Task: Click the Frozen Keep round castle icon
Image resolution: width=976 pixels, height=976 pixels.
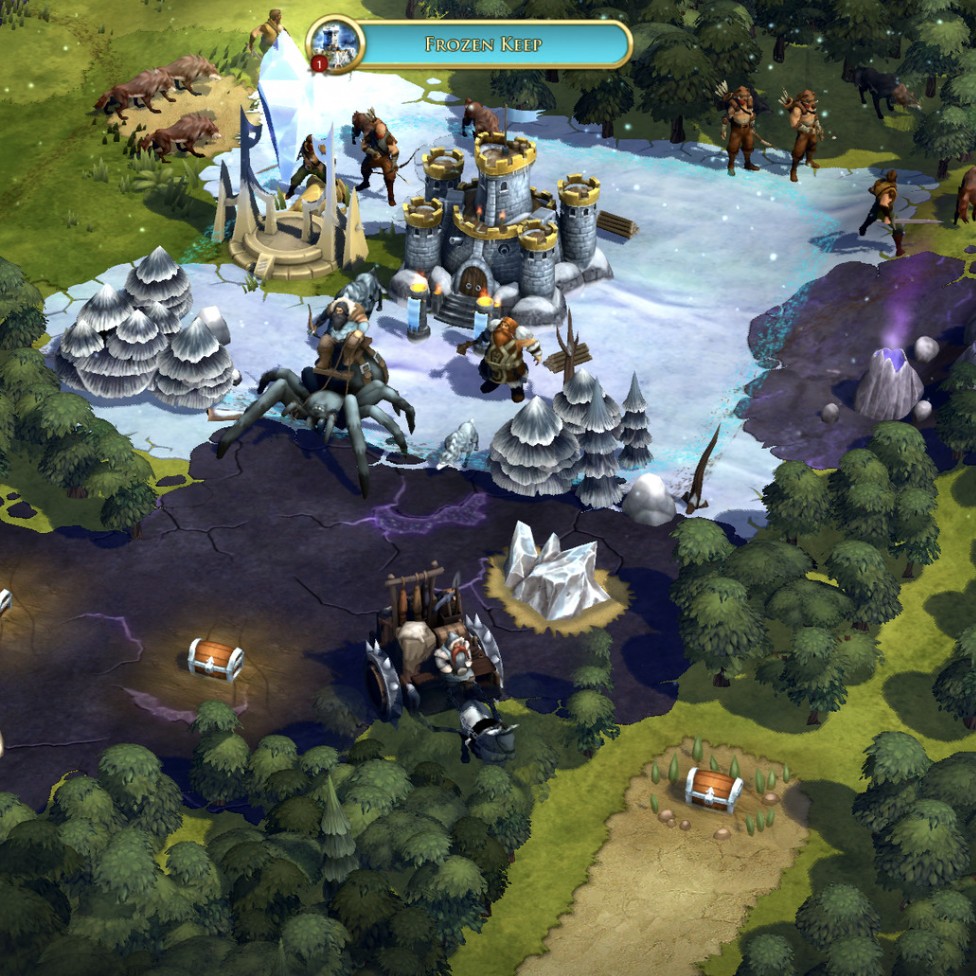Action: click(334, 43)
